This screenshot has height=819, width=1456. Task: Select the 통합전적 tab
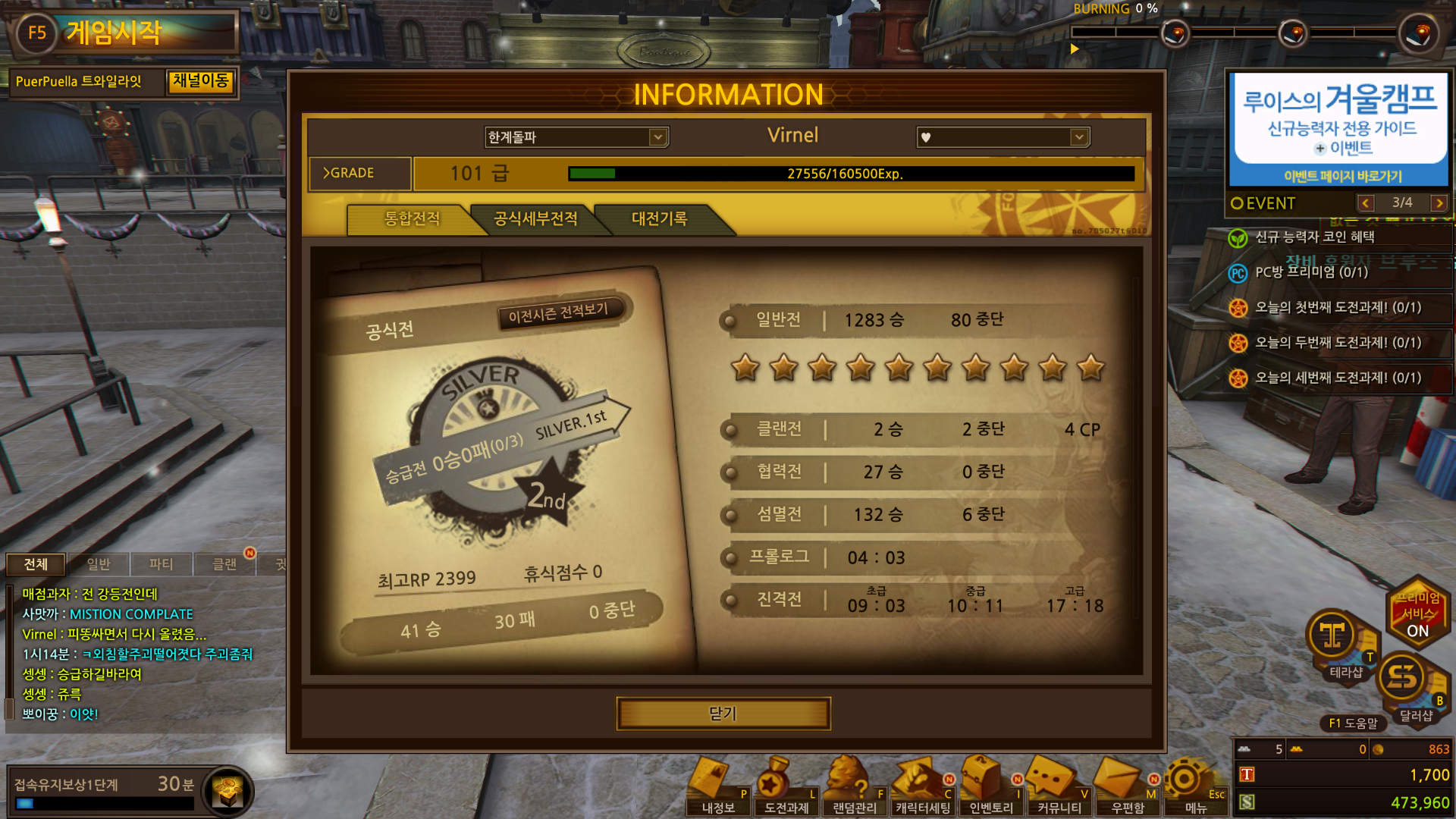[x=412, y=219]
